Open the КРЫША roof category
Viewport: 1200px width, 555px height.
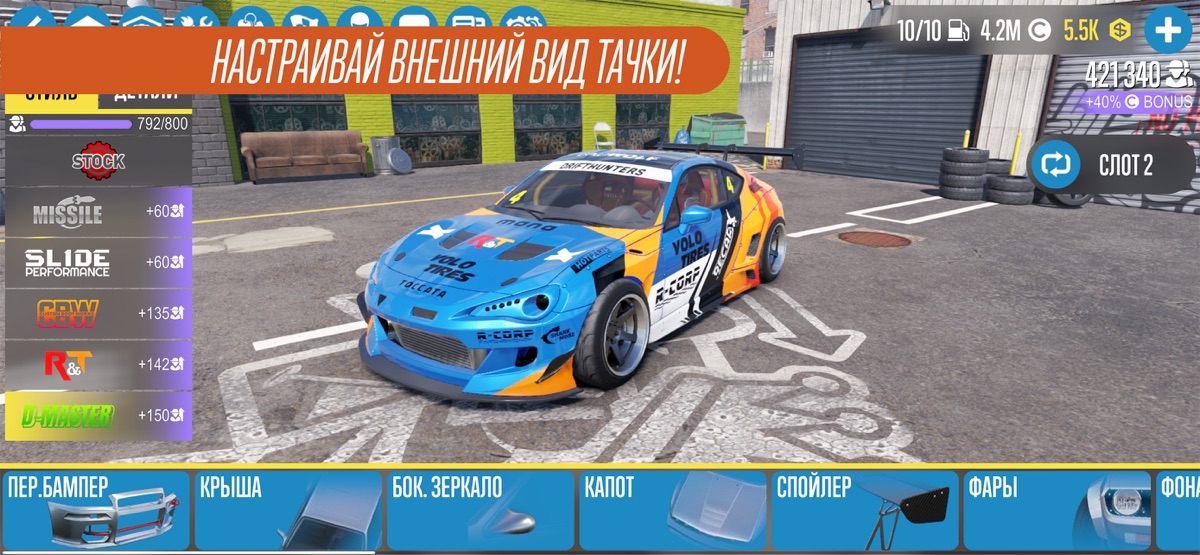[288, 511]
